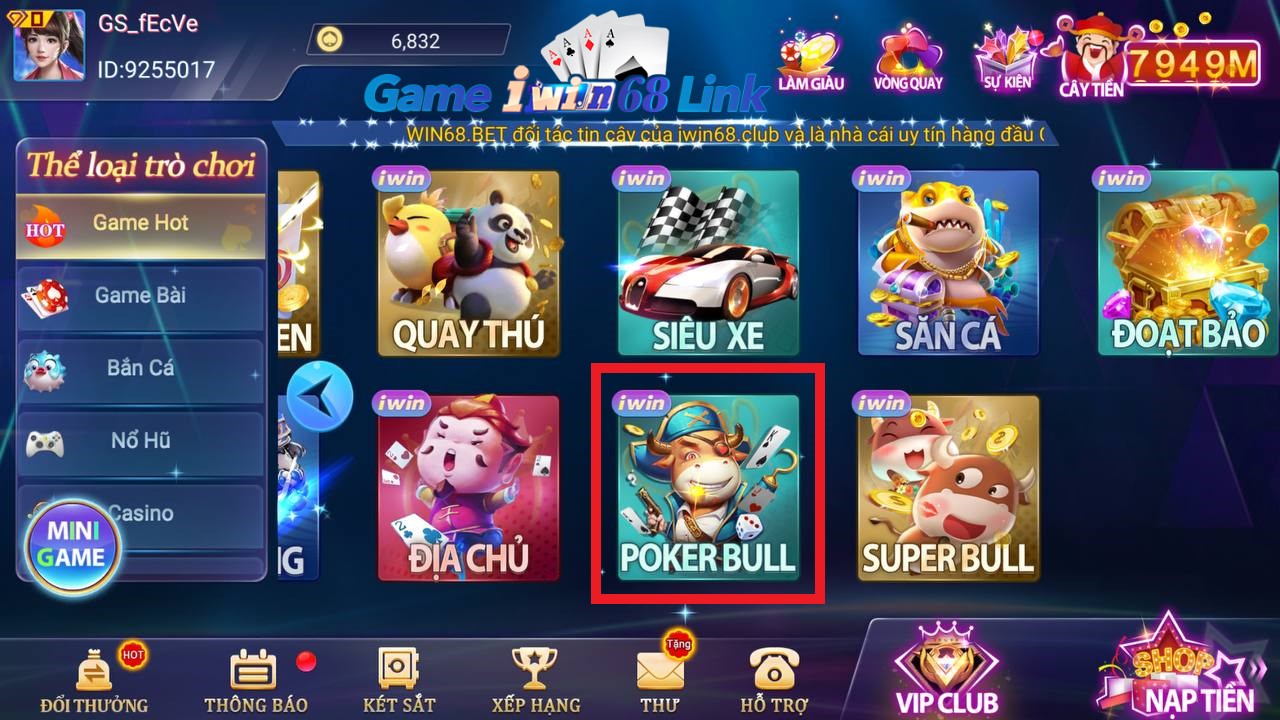Open the Két Sắt safe

(x=399, y=680)
